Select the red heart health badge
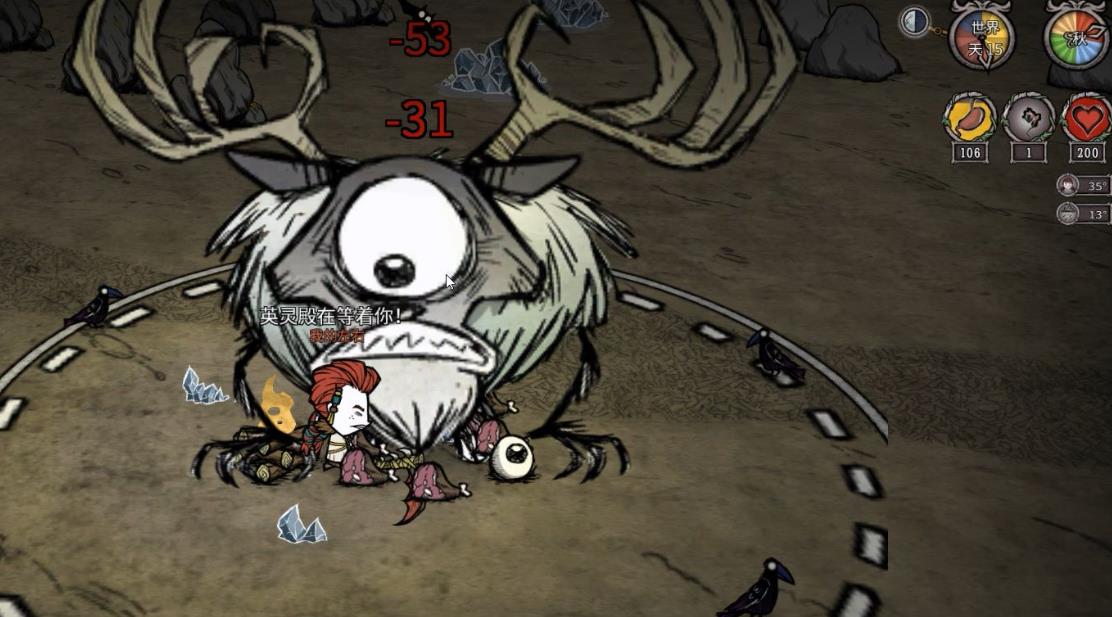The height and width of the screenshot is (617, 1112). tap(1086, 120)
